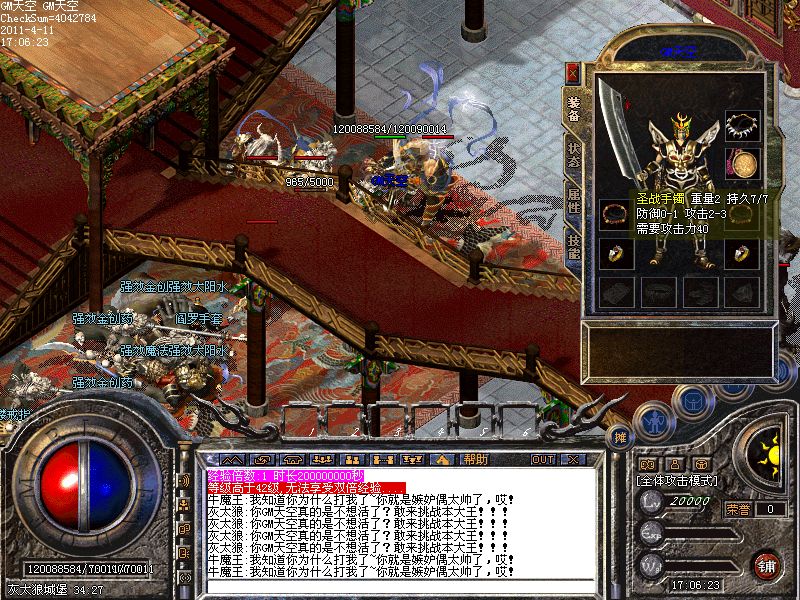Select the right ring slot
The height and width of the screenshot is (600, 800).
[741, 254]
